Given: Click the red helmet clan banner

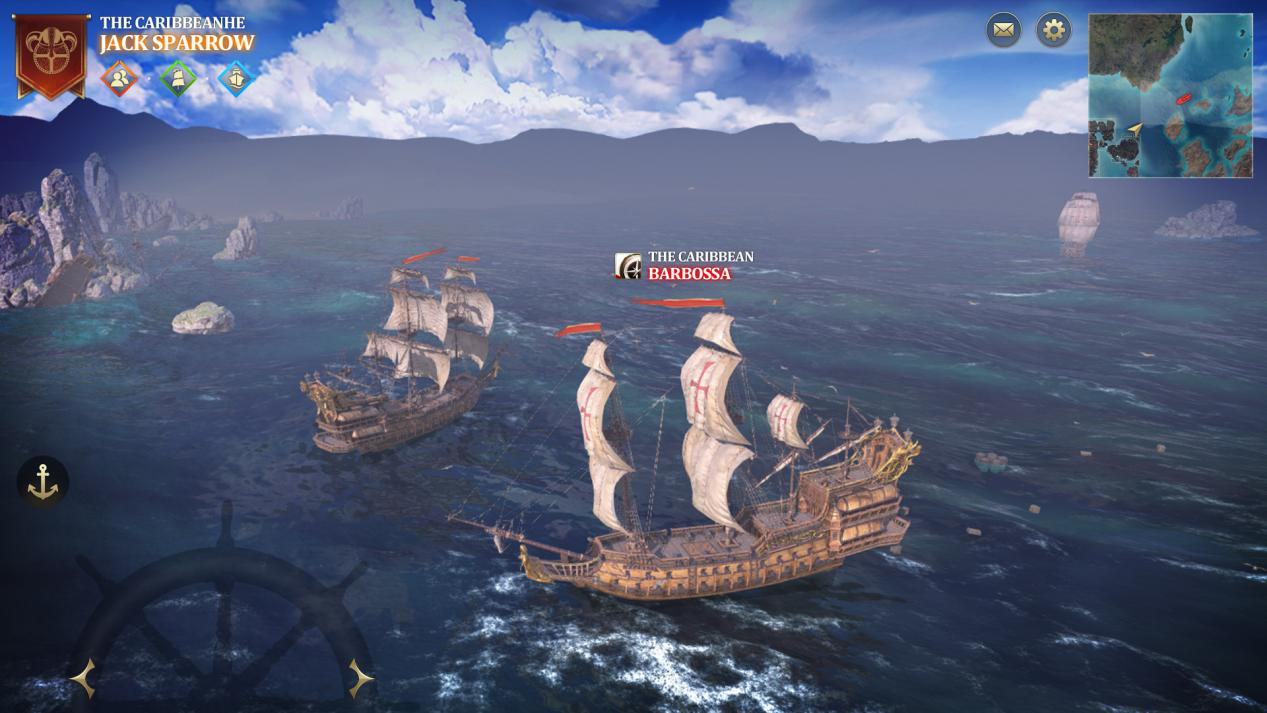Looking at the screenshot, I should 51,55.
